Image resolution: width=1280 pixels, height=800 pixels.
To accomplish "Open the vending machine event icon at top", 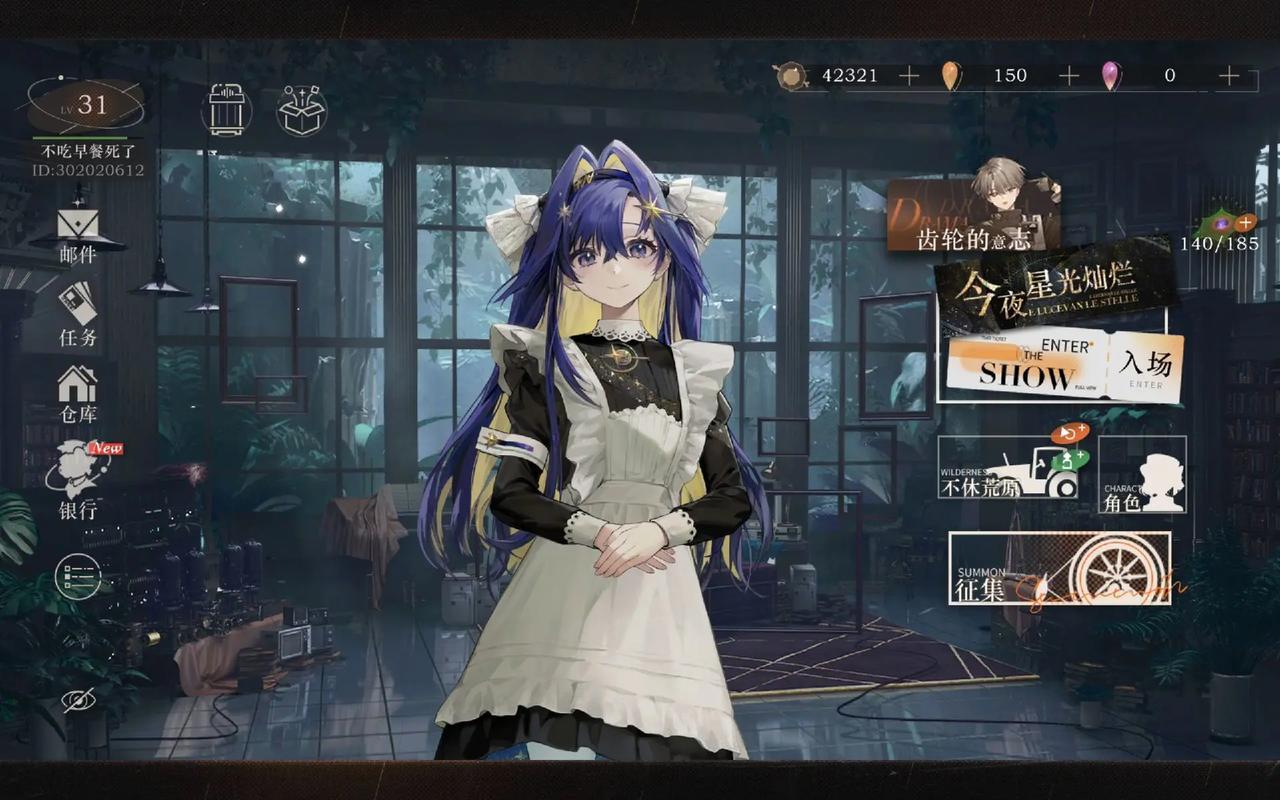I will coord(228,110).
